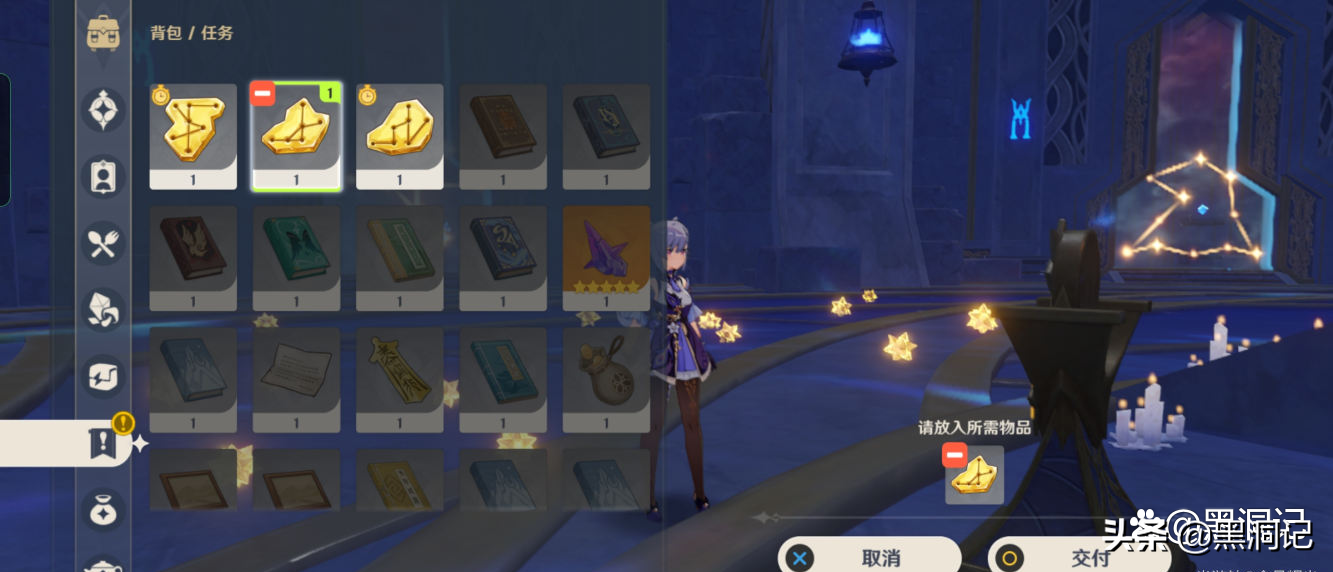Select the green-highlighted gold tablet in the grid
1333x572 pixels.
(x=296, y=136)
